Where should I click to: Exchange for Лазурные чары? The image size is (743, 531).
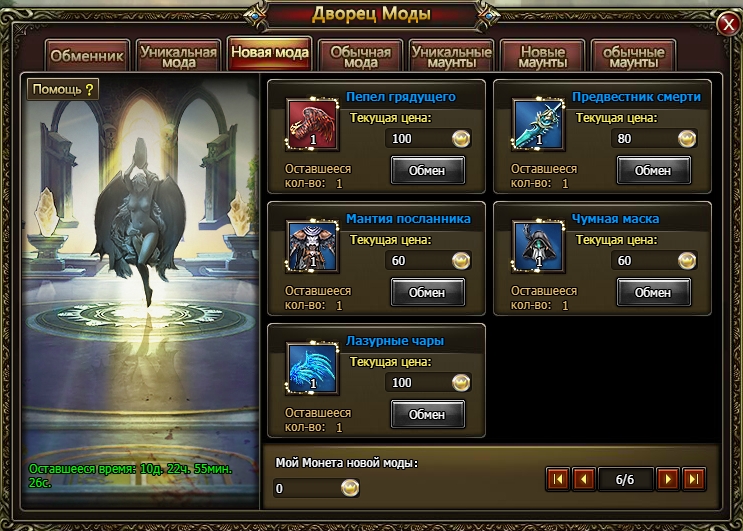click(427, 414)
